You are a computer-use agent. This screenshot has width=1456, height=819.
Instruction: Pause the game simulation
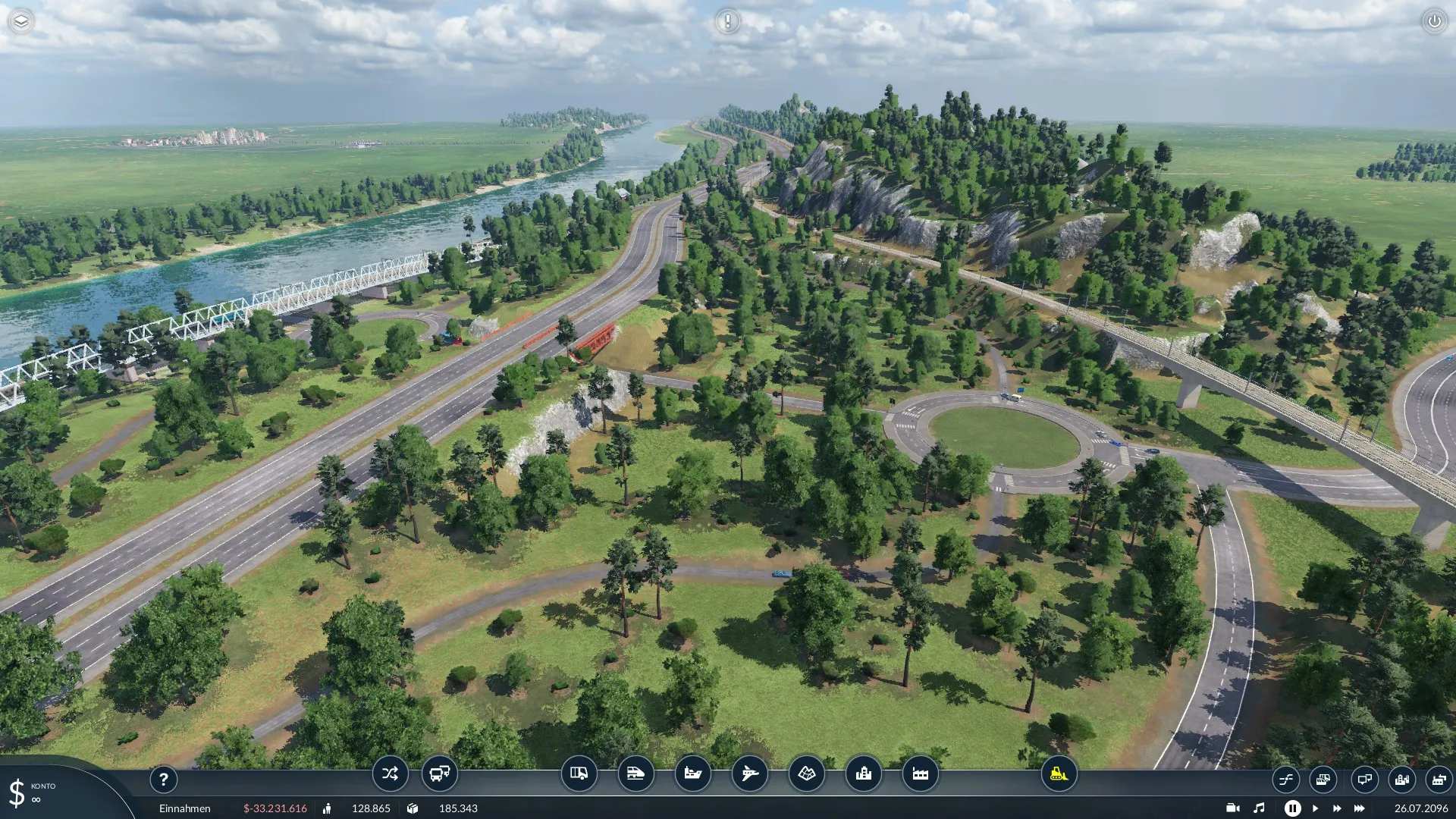coord(1292,808)
